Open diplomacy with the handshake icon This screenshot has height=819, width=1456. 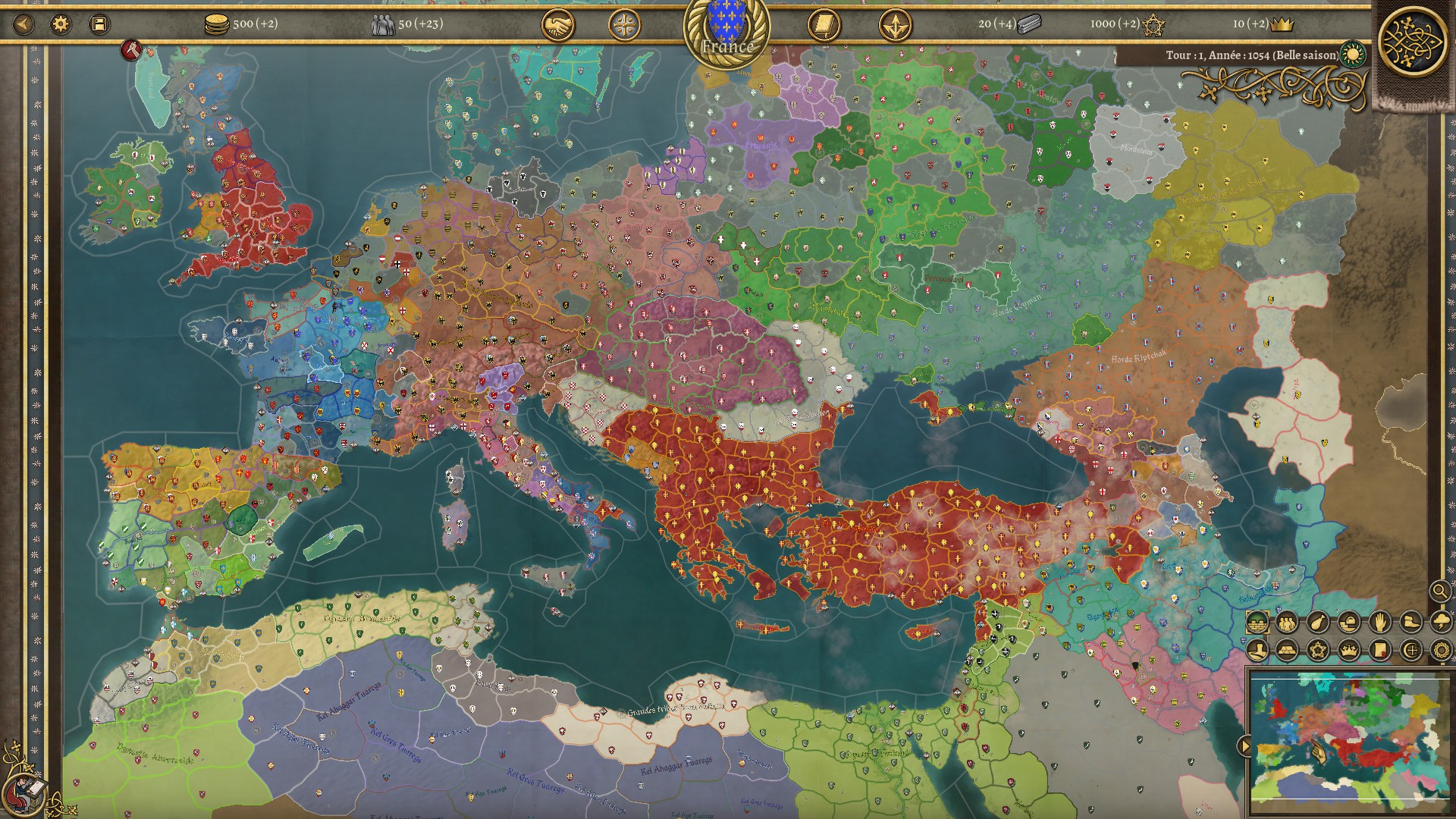557,26
